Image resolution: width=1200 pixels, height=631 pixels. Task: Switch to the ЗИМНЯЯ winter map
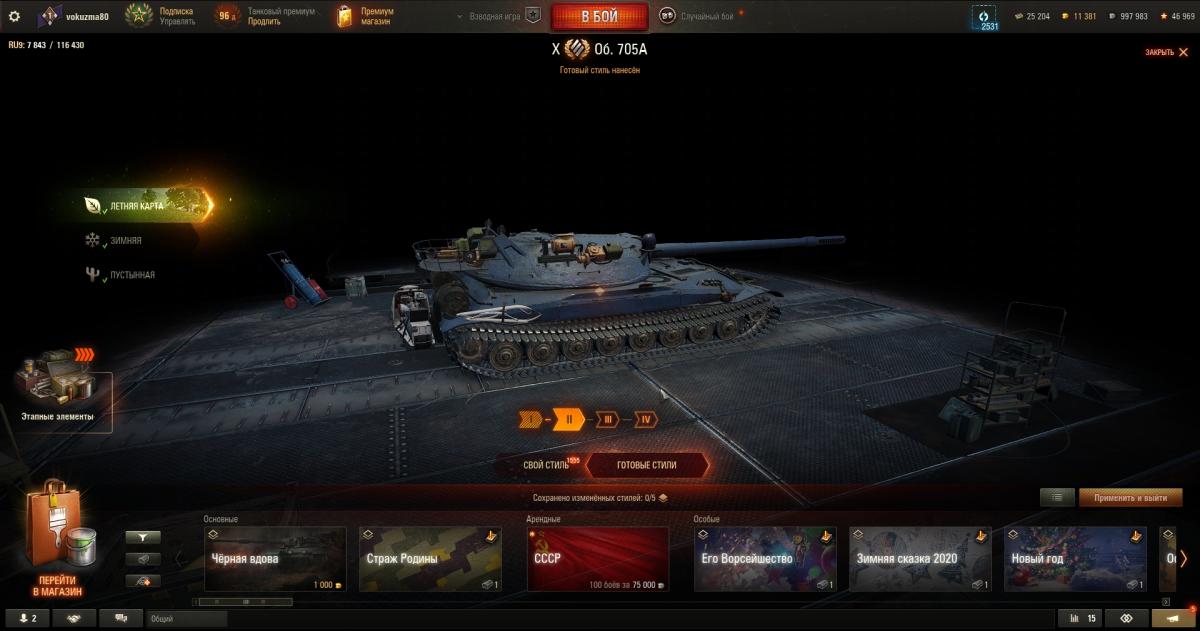point(125,241)
